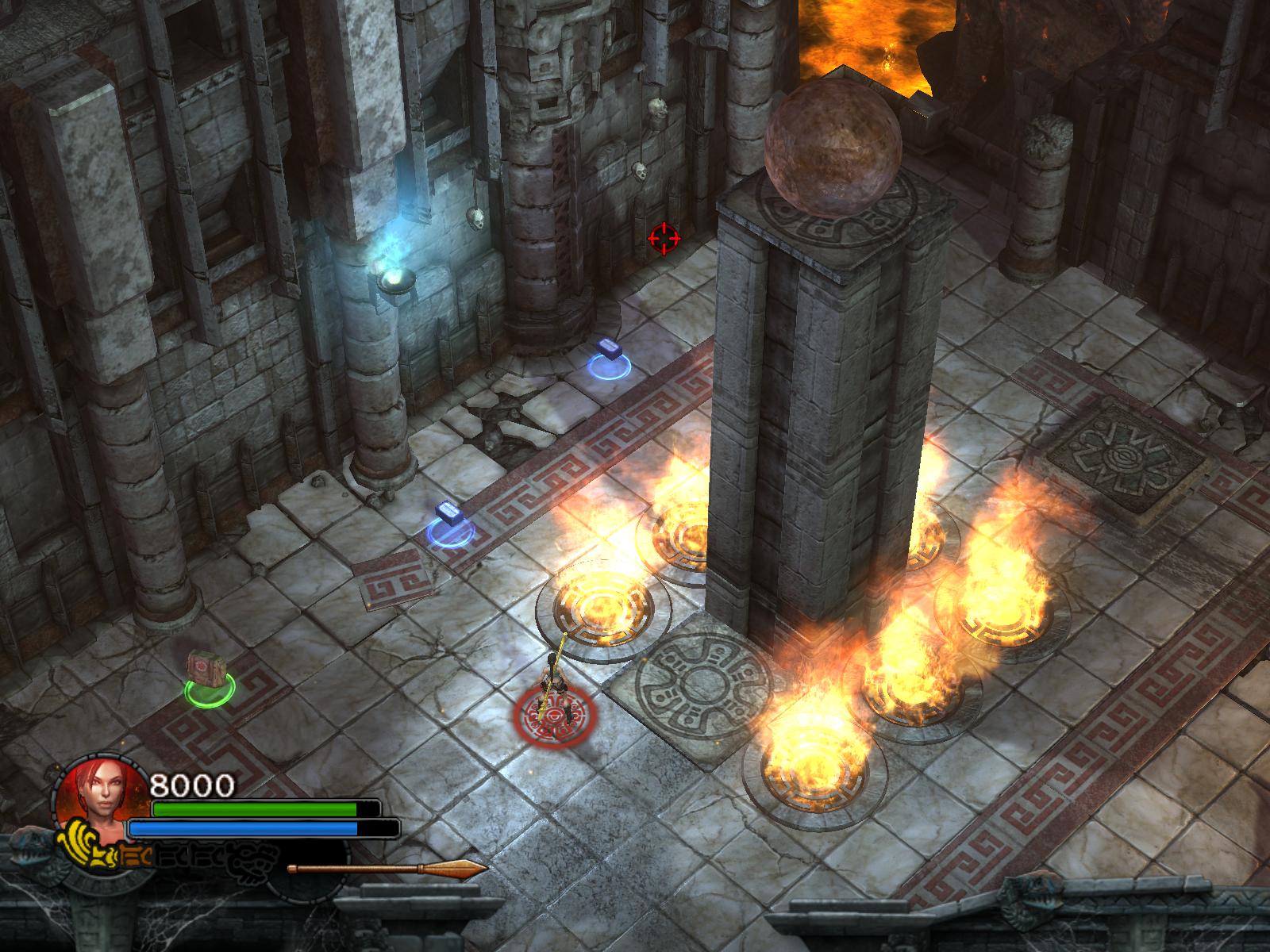
Task: Select the spear weapon icon
Action: [x=387, y=868]
